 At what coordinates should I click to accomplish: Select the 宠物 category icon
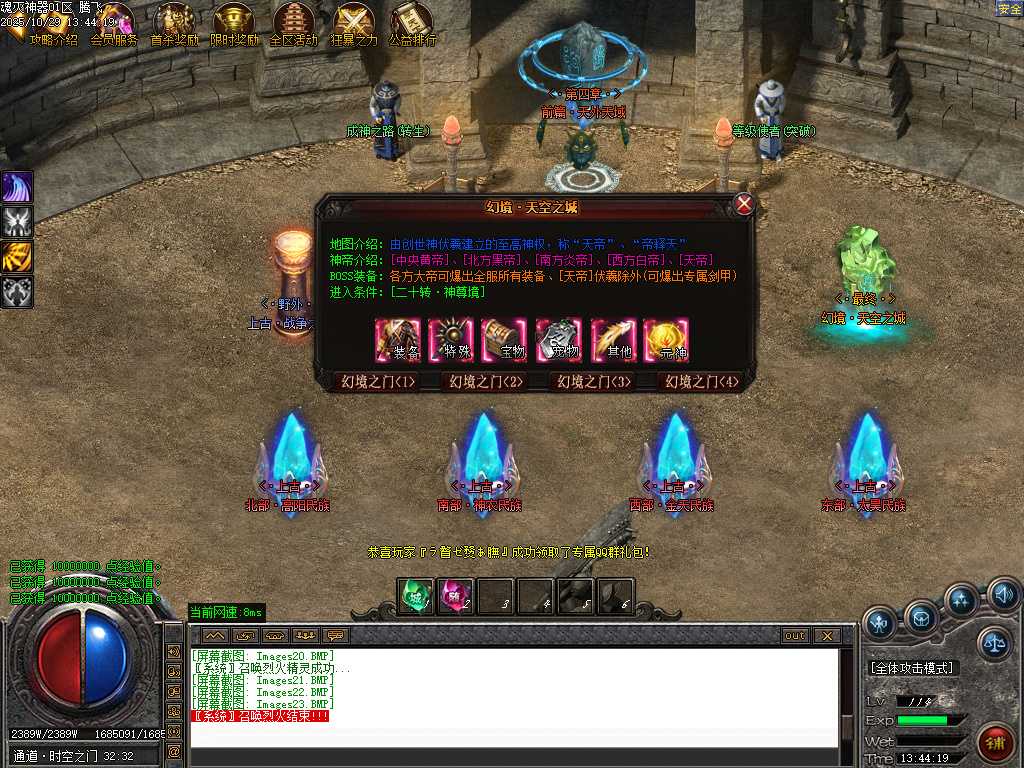[558, 340]
